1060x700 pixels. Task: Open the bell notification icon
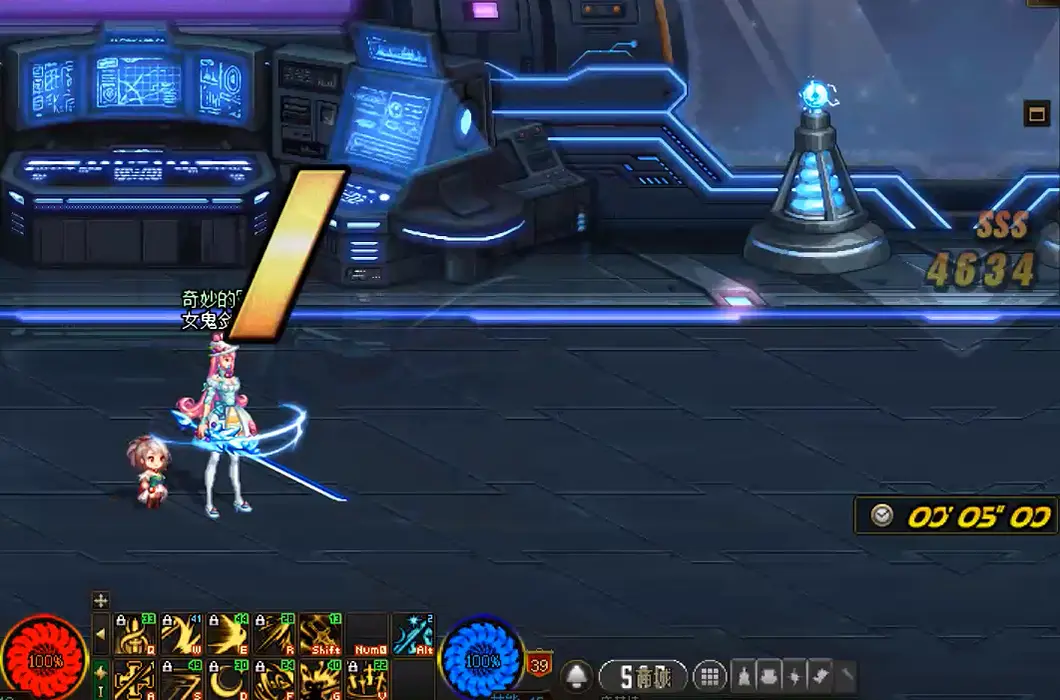point(577,676)
